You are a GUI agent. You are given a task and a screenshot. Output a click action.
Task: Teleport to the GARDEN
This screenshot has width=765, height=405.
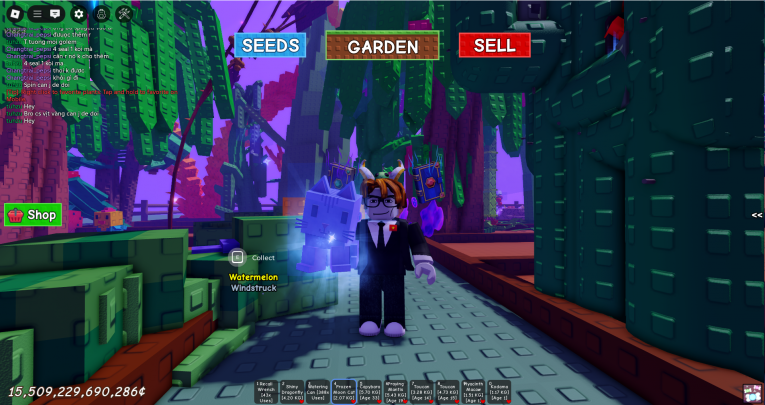click(382, 45)
